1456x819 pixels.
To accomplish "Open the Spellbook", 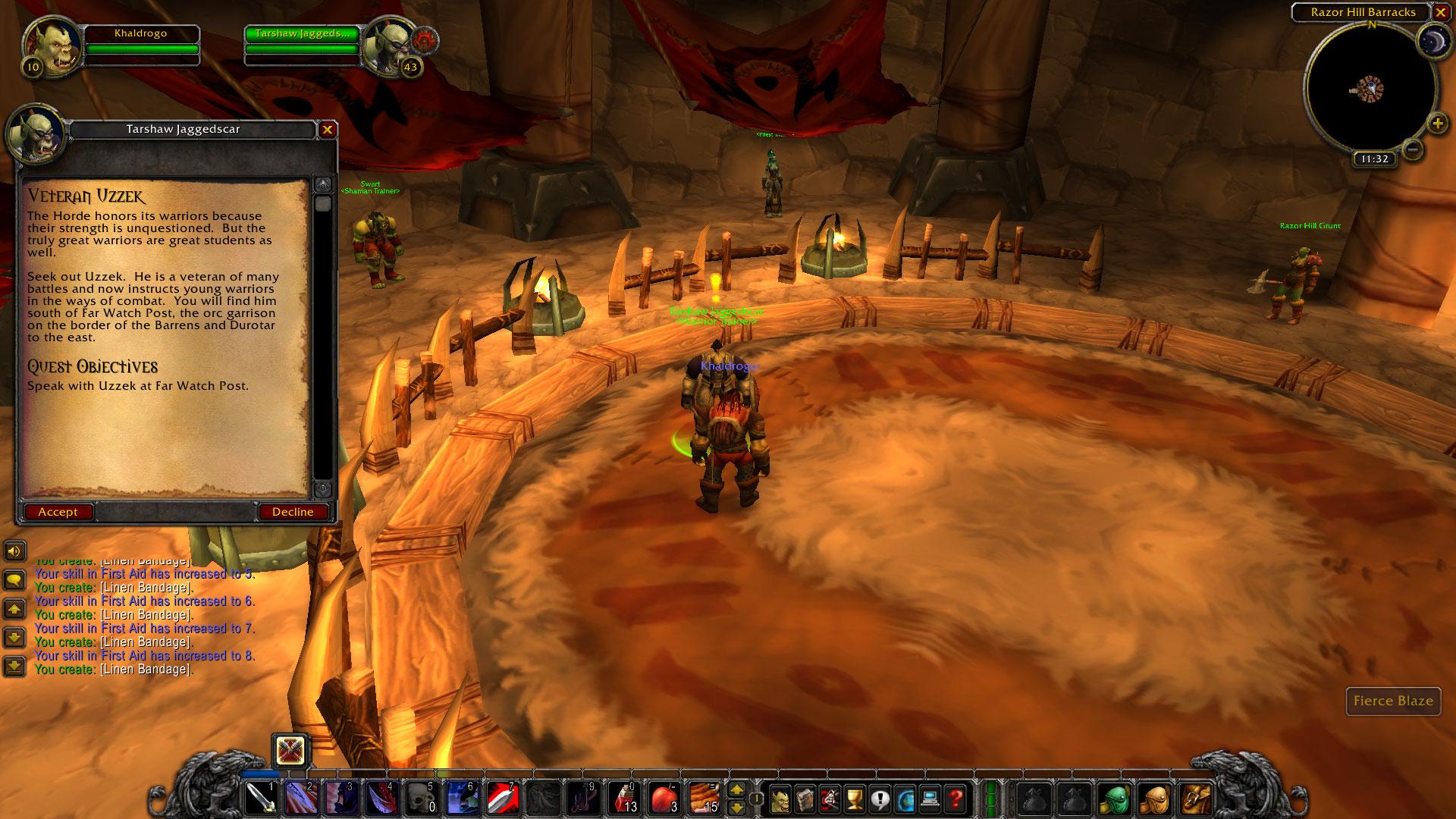I will (x=805, y=798).
